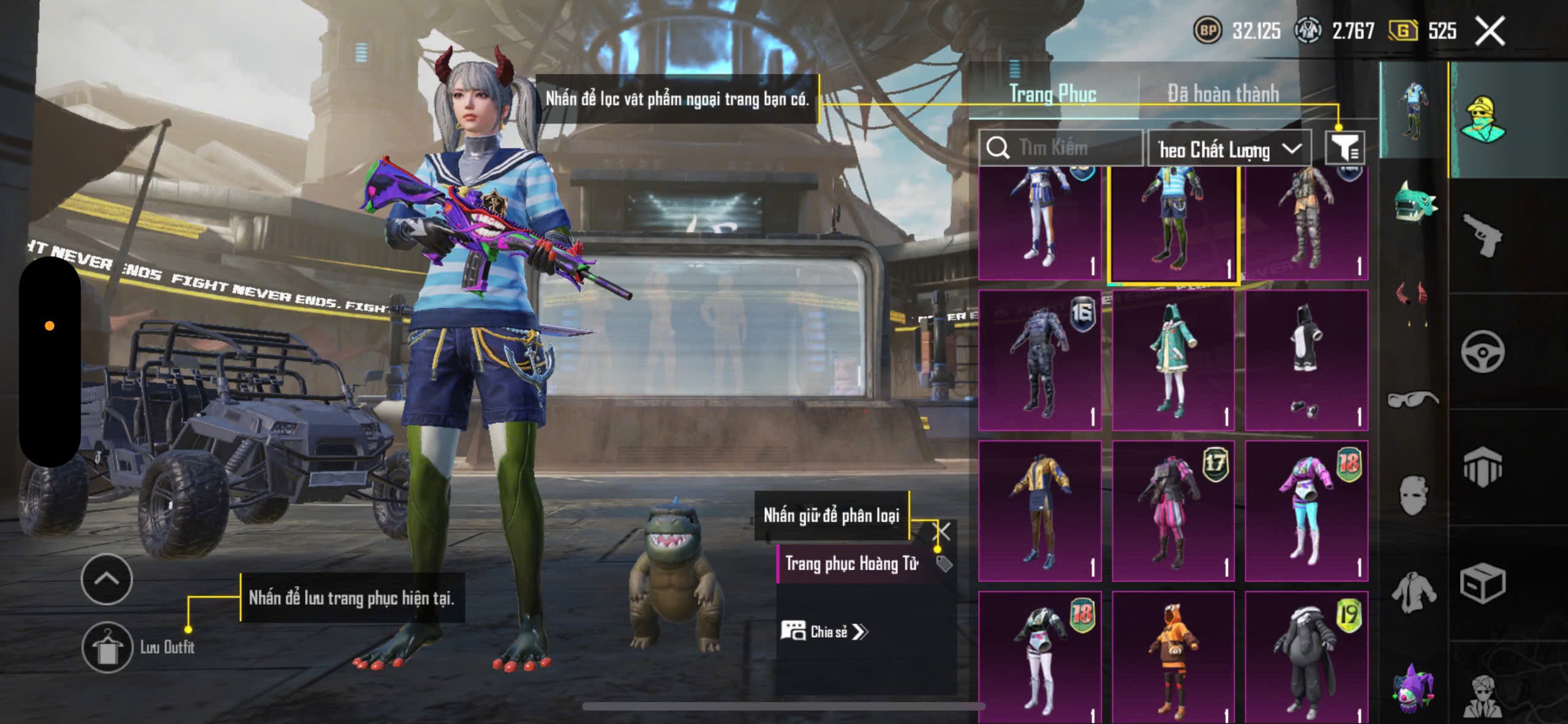Choose the orange hoodie outfit
Screen dimensions: 1568x724
coord(1172,657)
